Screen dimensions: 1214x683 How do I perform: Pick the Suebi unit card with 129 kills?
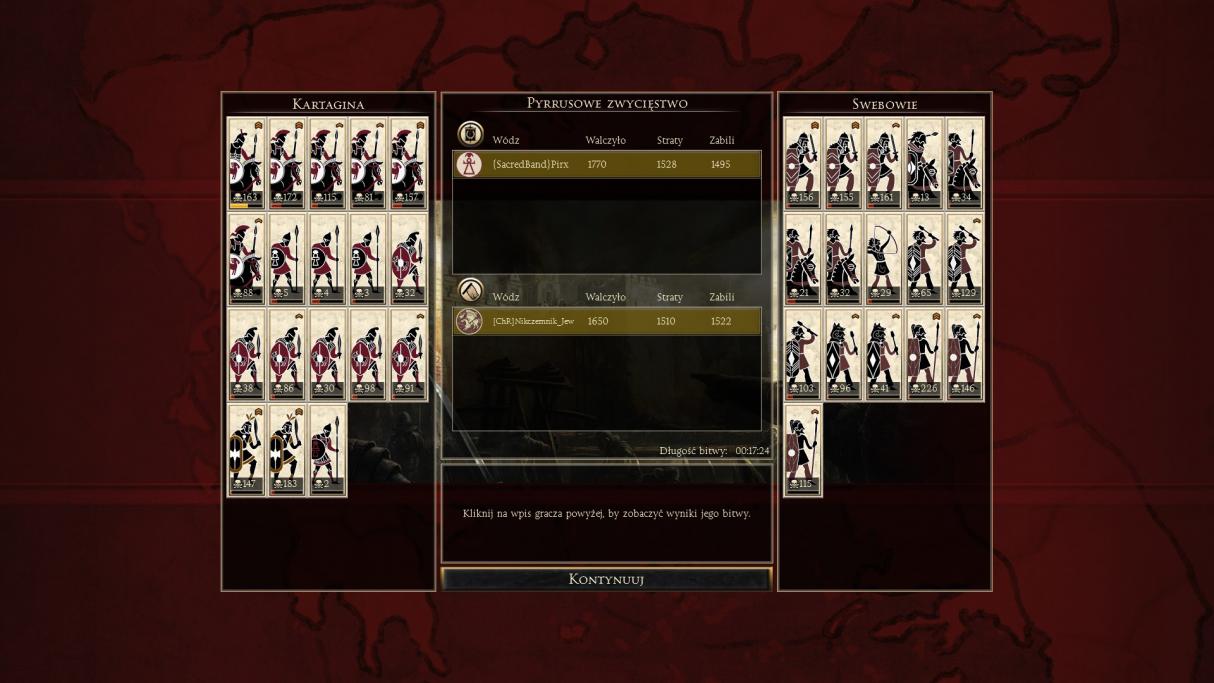click(966, 259)
